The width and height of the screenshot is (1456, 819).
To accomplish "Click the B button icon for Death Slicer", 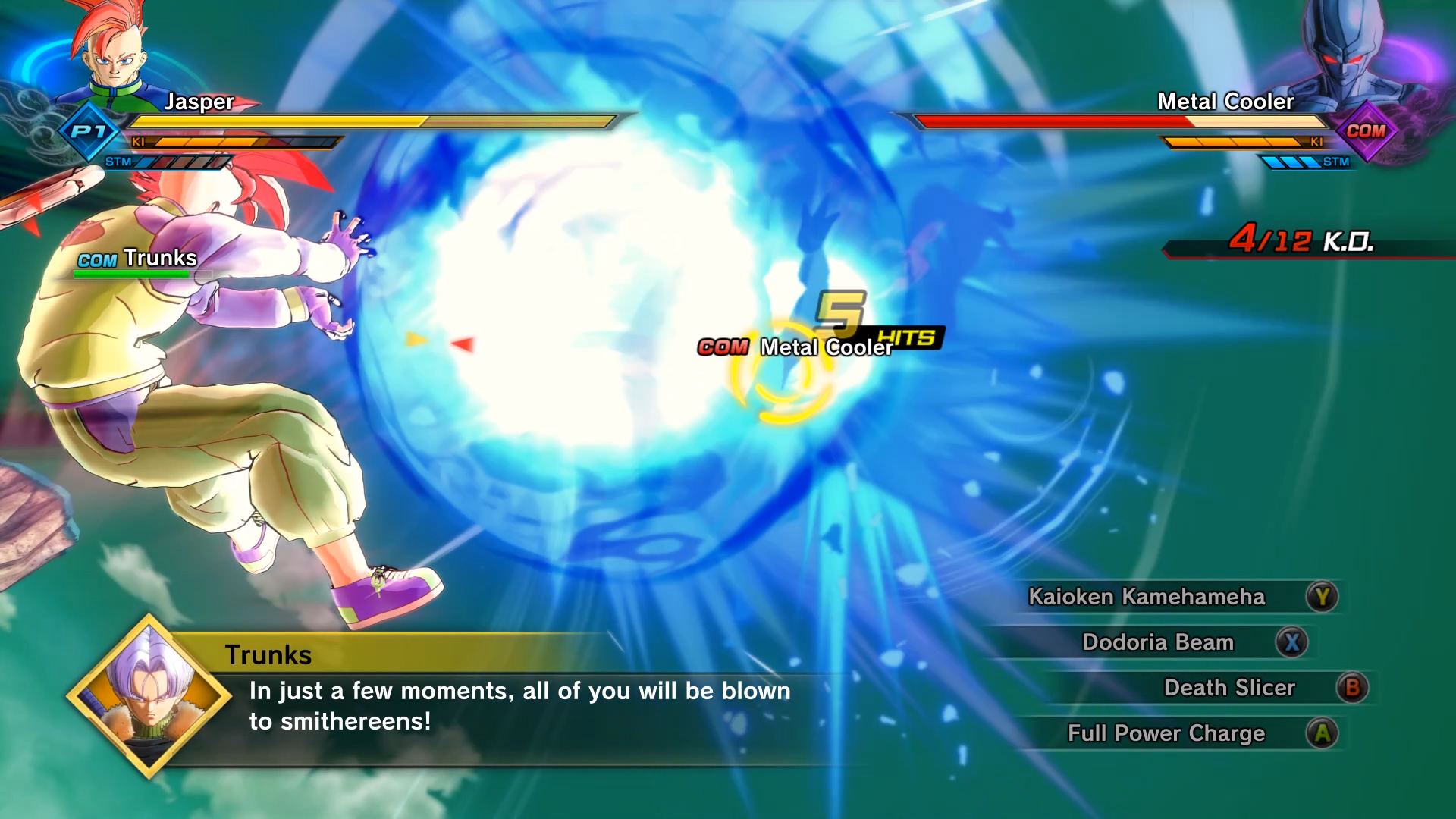I will (1353, 688).
